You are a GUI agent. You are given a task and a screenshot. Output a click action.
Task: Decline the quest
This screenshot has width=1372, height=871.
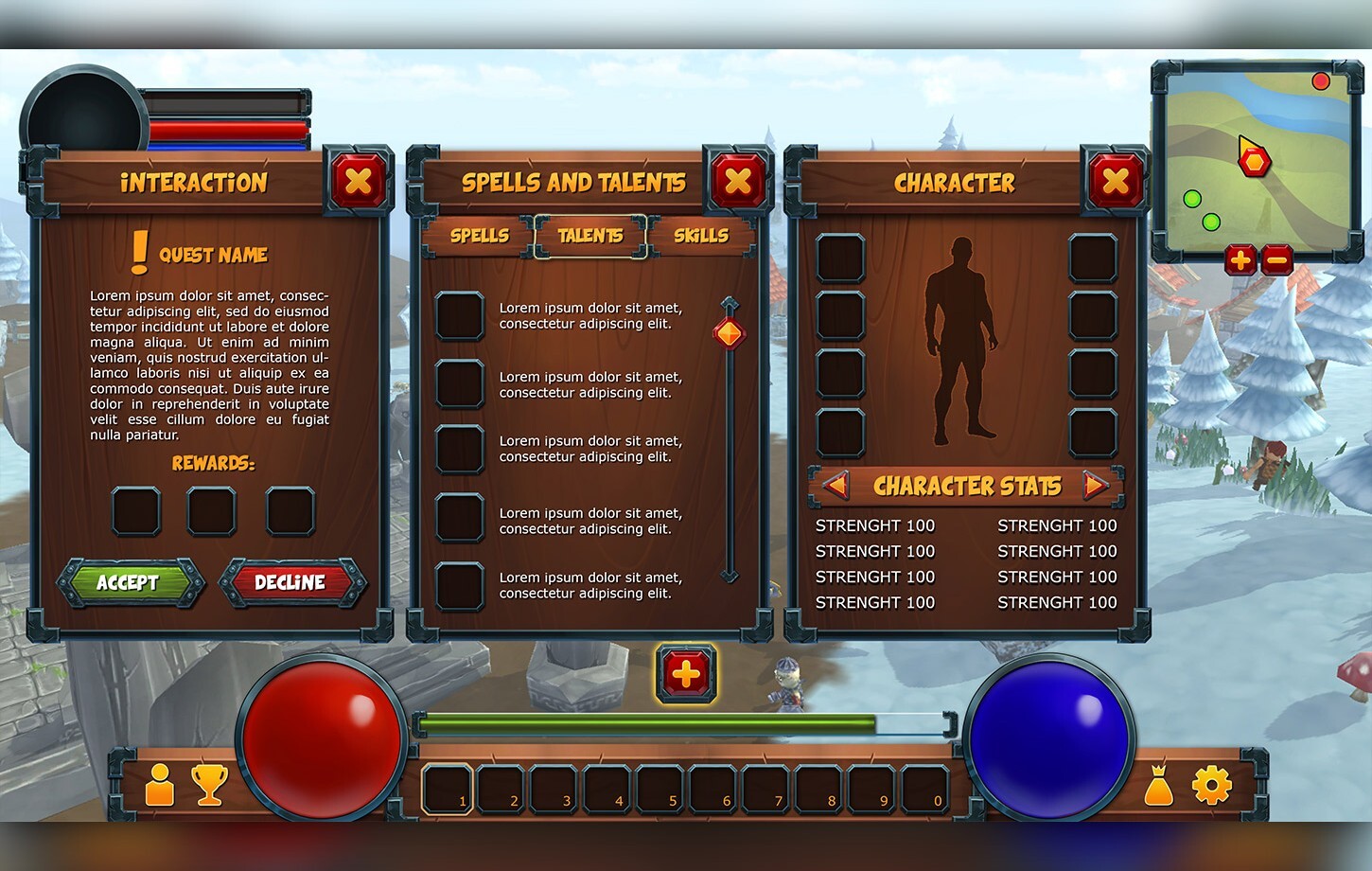point(290,583)
